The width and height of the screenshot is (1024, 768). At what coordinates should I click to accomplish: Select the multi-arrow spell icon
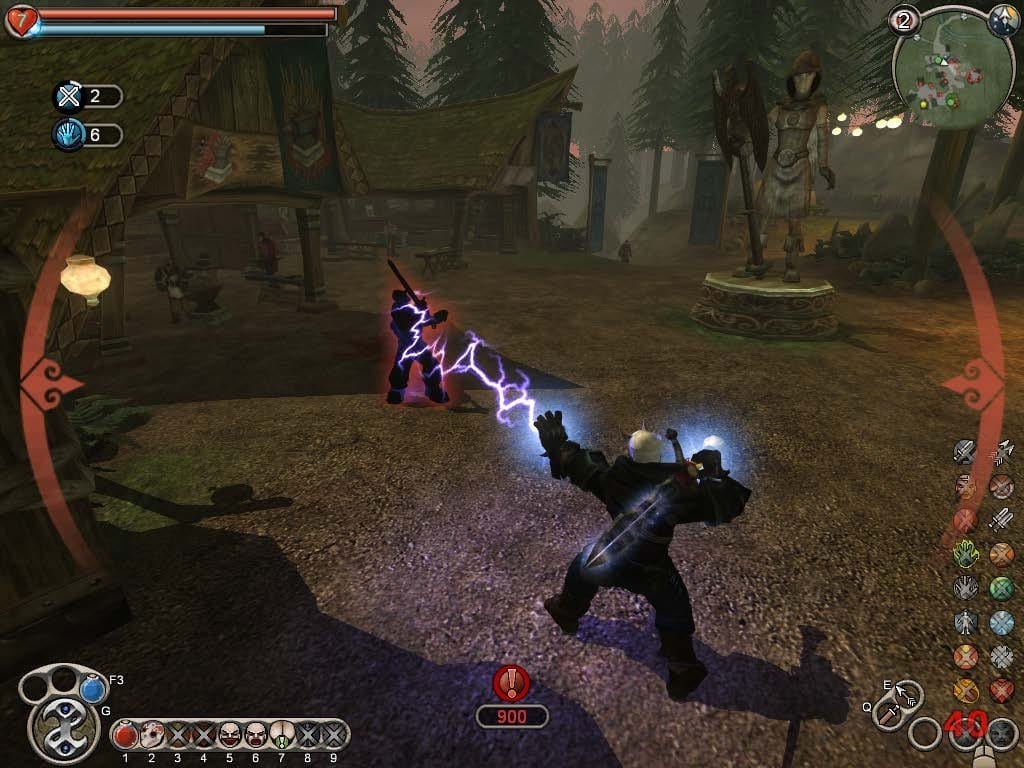point(1001,452)
